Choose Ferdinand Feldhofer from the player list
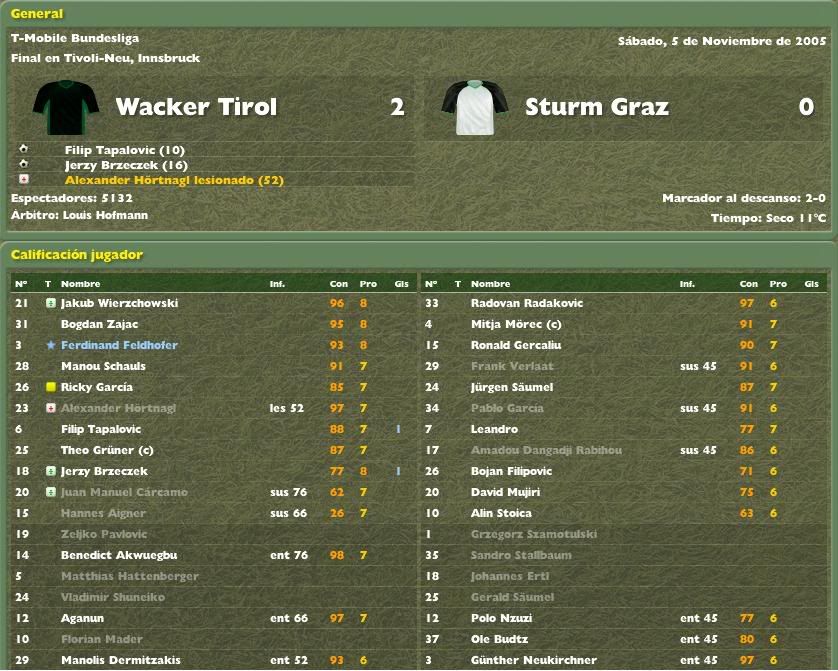The height and width of the screenshot is (671, 838). [x=119, y=345]
